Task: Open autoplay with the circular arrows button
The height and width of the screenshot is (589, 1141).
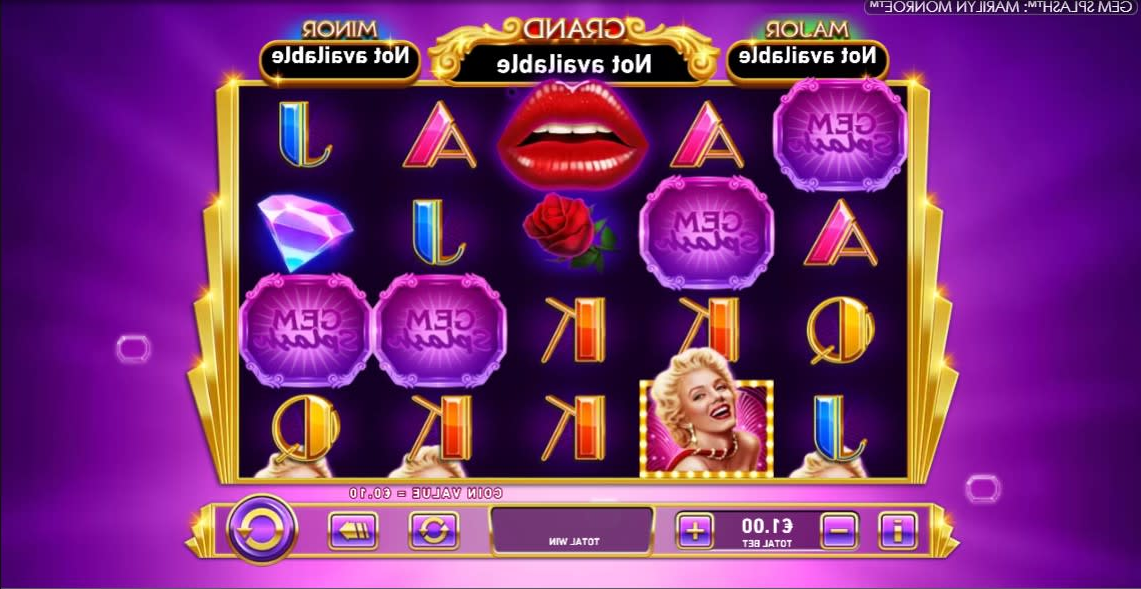Action: coord(433,530)
